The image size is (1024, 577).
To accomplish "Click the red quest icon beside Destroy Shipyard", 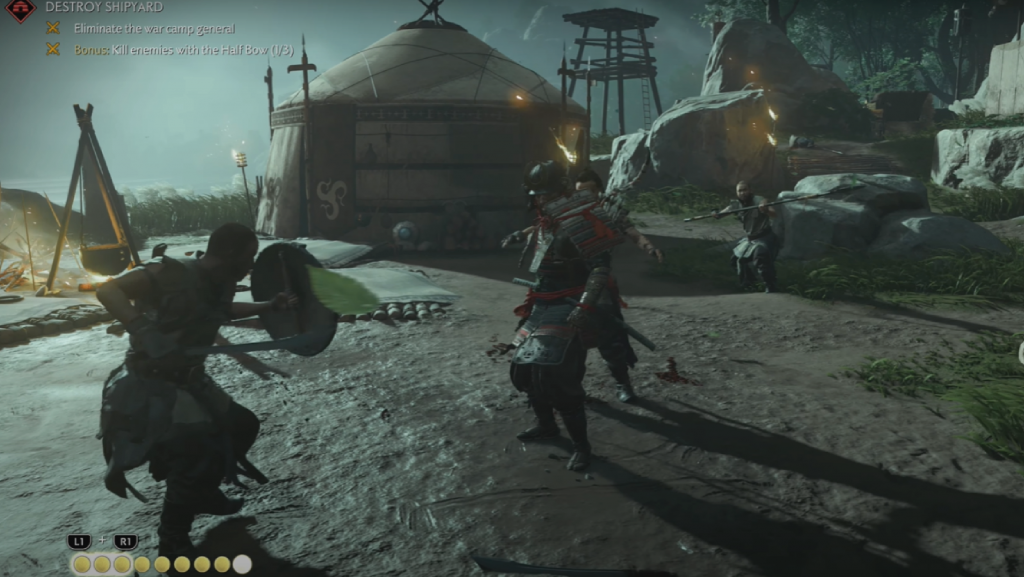I will (20, 9).
